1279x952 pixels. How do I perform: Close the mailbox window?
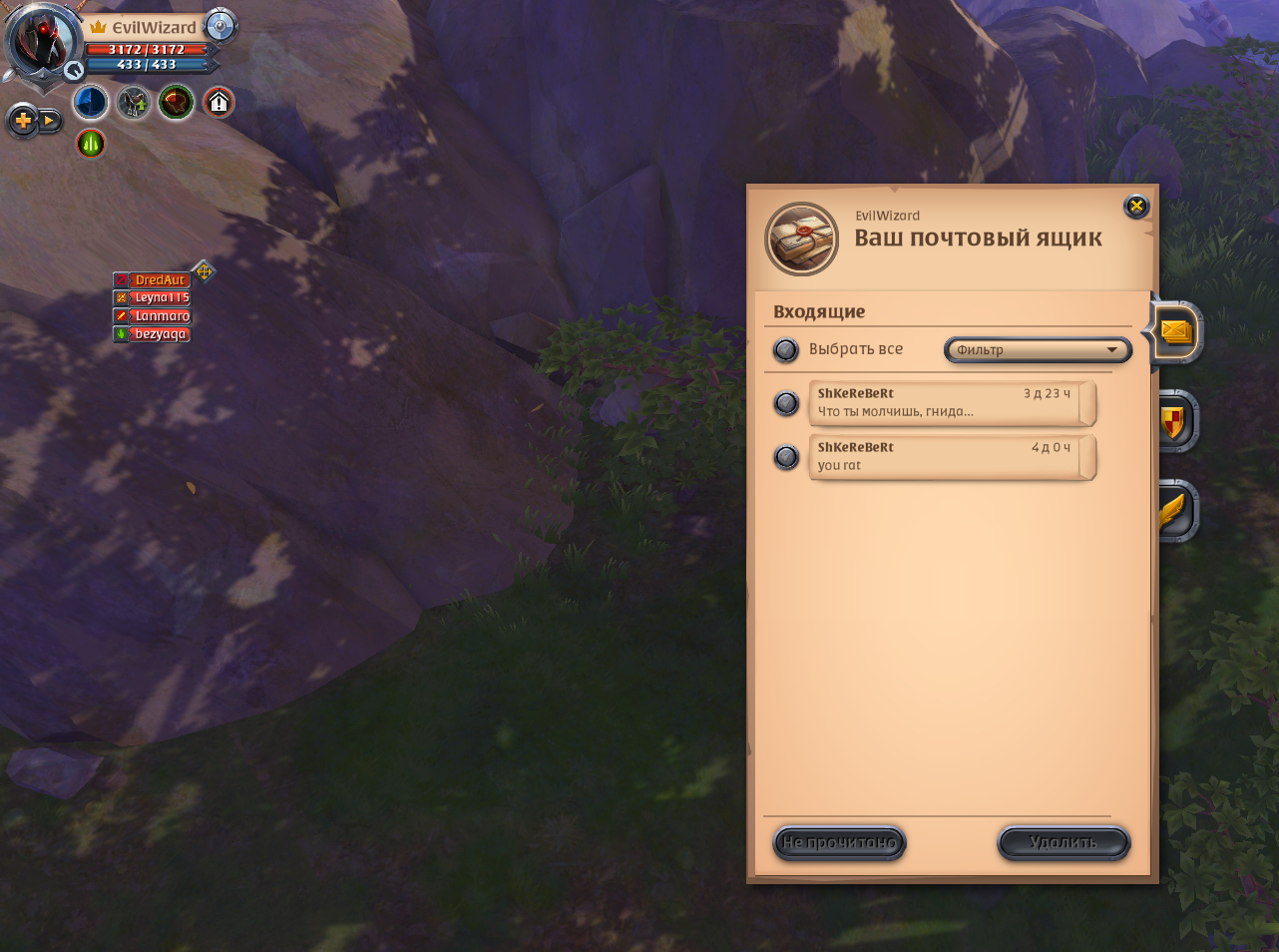click(x=1136, y=207)
